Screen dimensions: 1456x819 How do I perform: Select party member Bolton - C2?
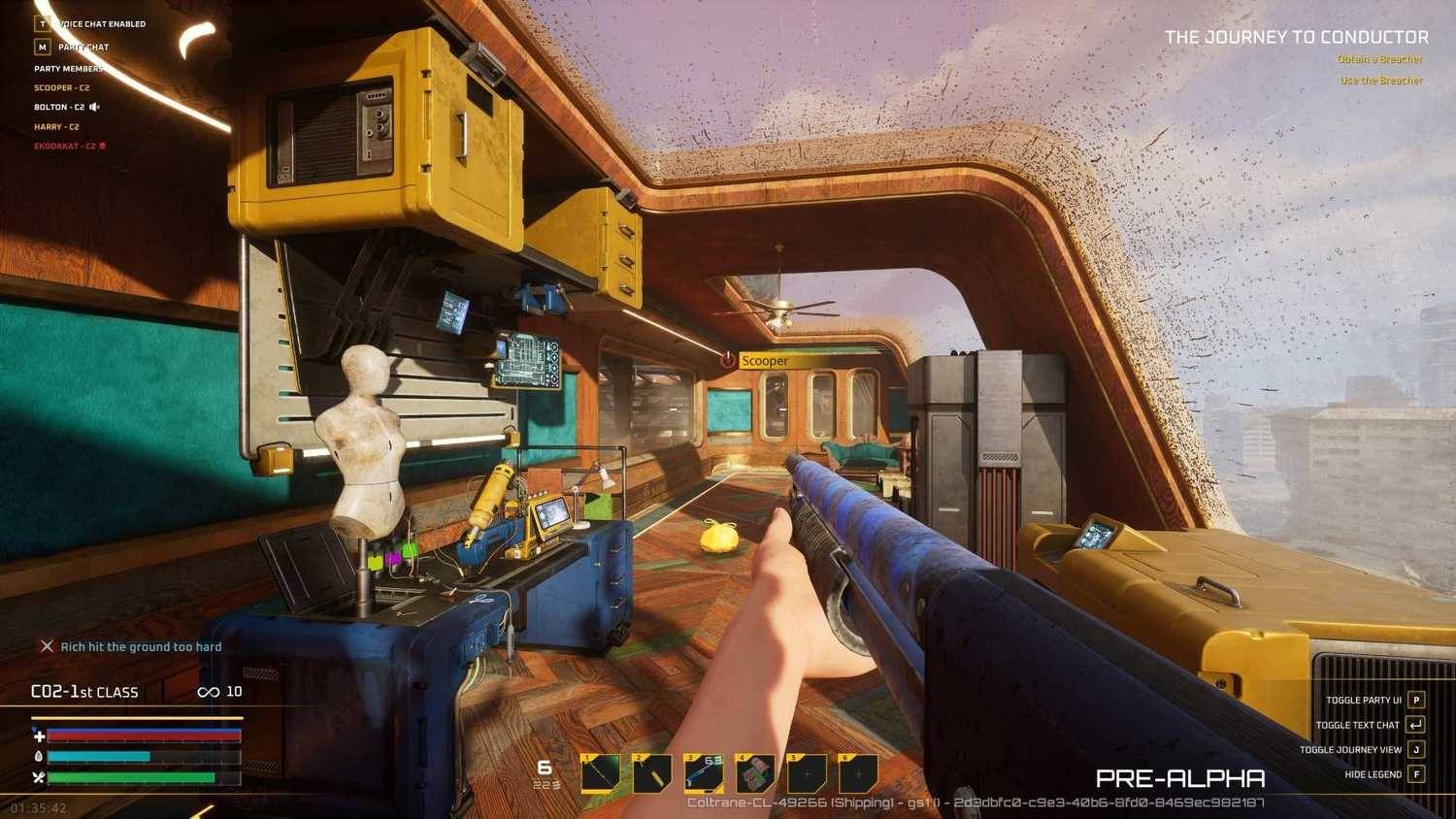click(x=59, y=108)
